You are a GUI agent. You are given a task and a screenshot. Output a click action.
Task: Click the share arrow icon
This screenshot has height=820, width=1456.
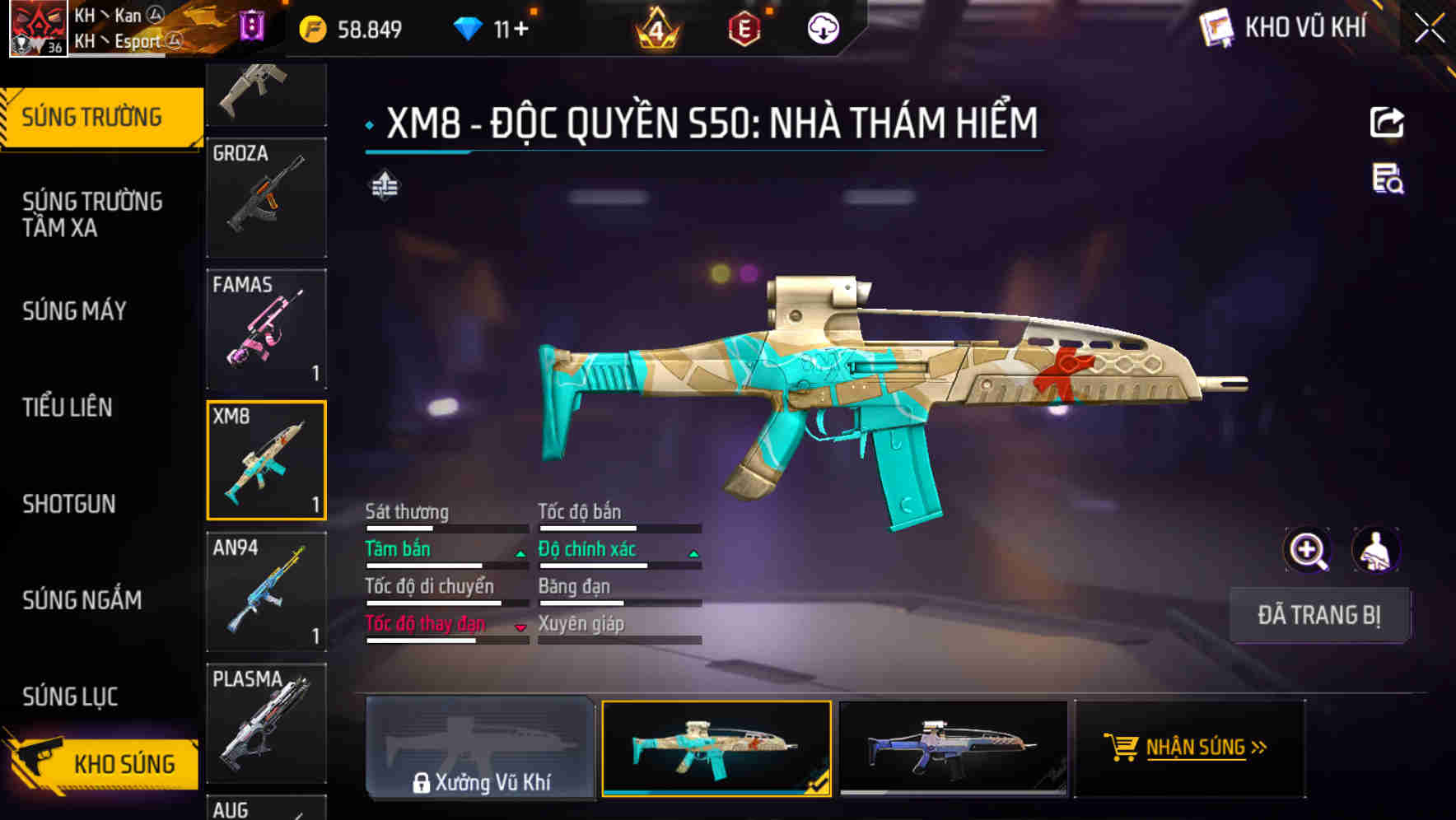click(1388, 122)
